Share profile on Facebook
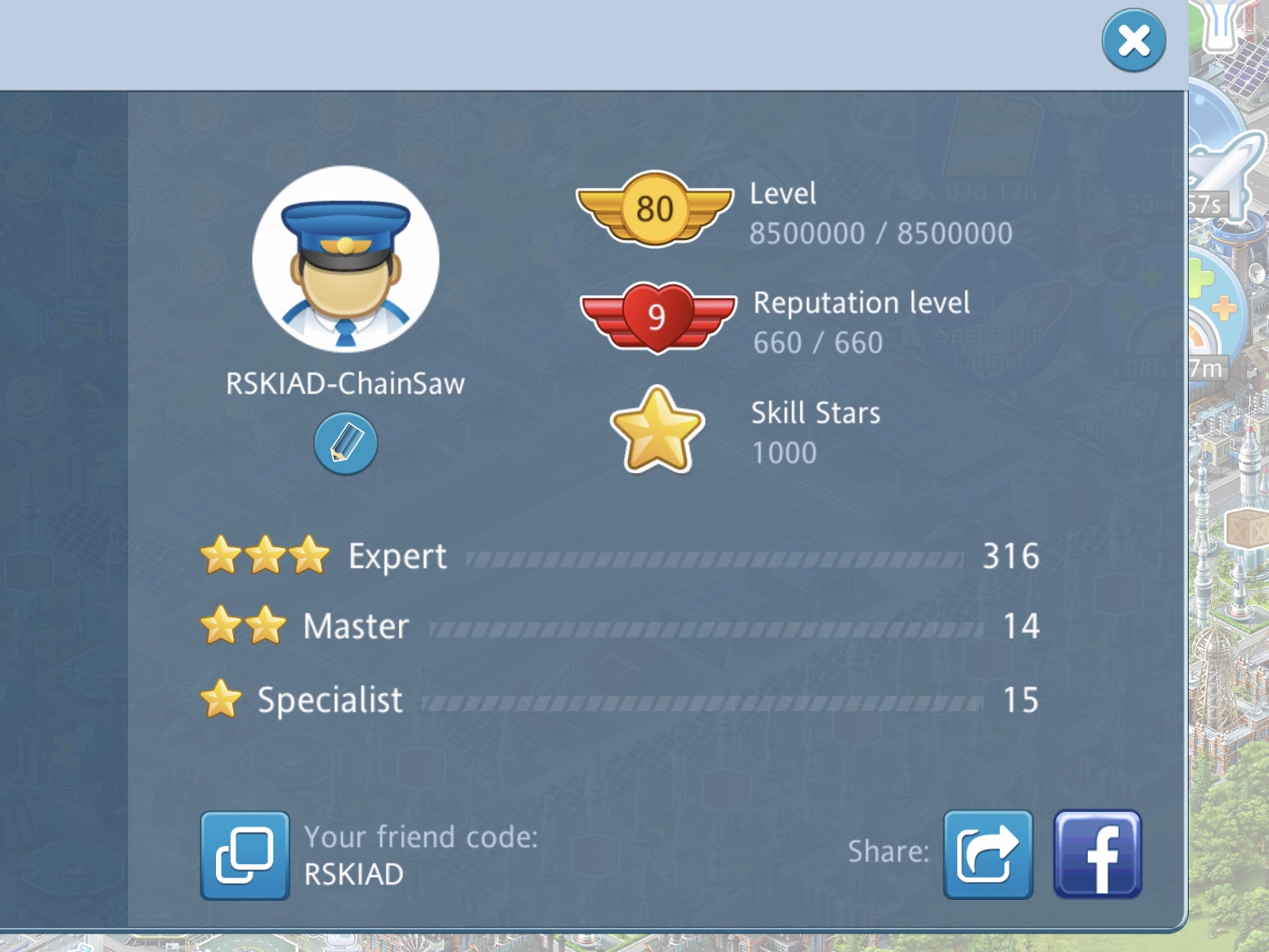The height and width of the screenshot is (952, 1269). [1096, 855]
